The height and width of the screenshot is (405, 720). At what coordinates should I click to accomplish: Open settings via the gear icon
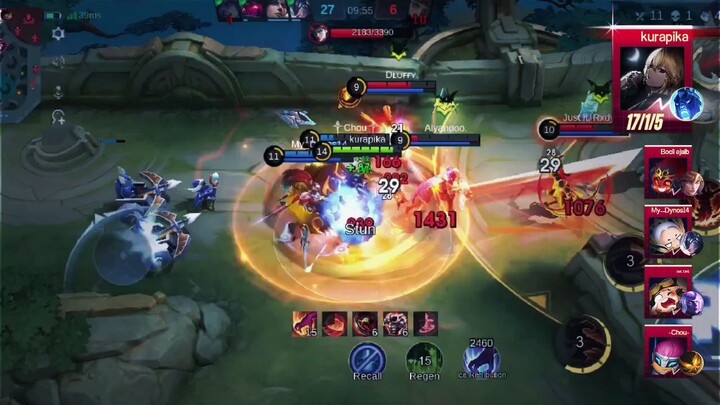[58, 34]
